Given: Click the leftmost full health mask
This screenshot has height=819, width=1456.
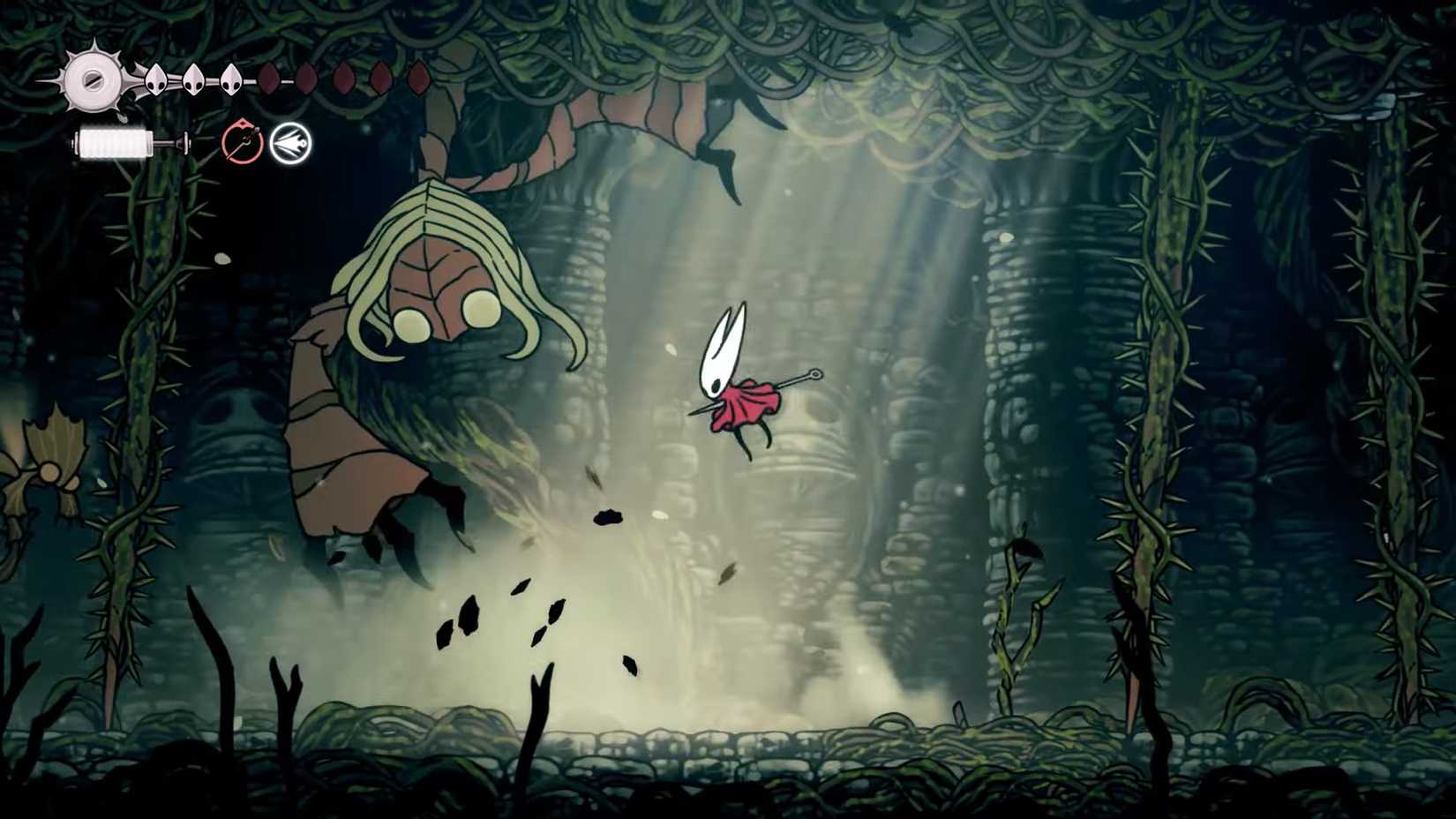Looking at the screenshot, I should [154, 79].
